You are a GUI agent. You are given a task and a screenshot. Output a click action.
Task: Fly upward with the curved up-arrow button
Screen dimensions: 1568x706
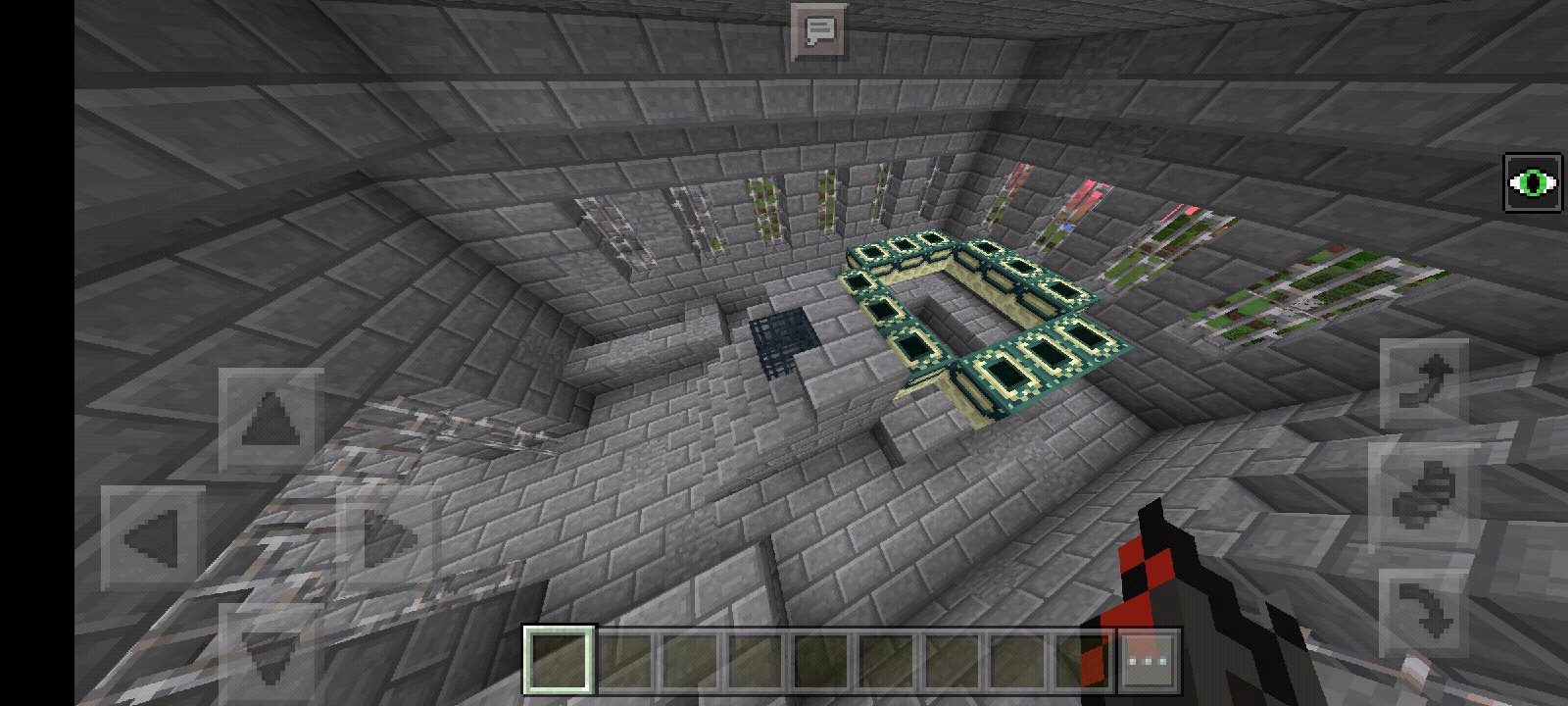pyautogui.click(x=1423, y=383)
